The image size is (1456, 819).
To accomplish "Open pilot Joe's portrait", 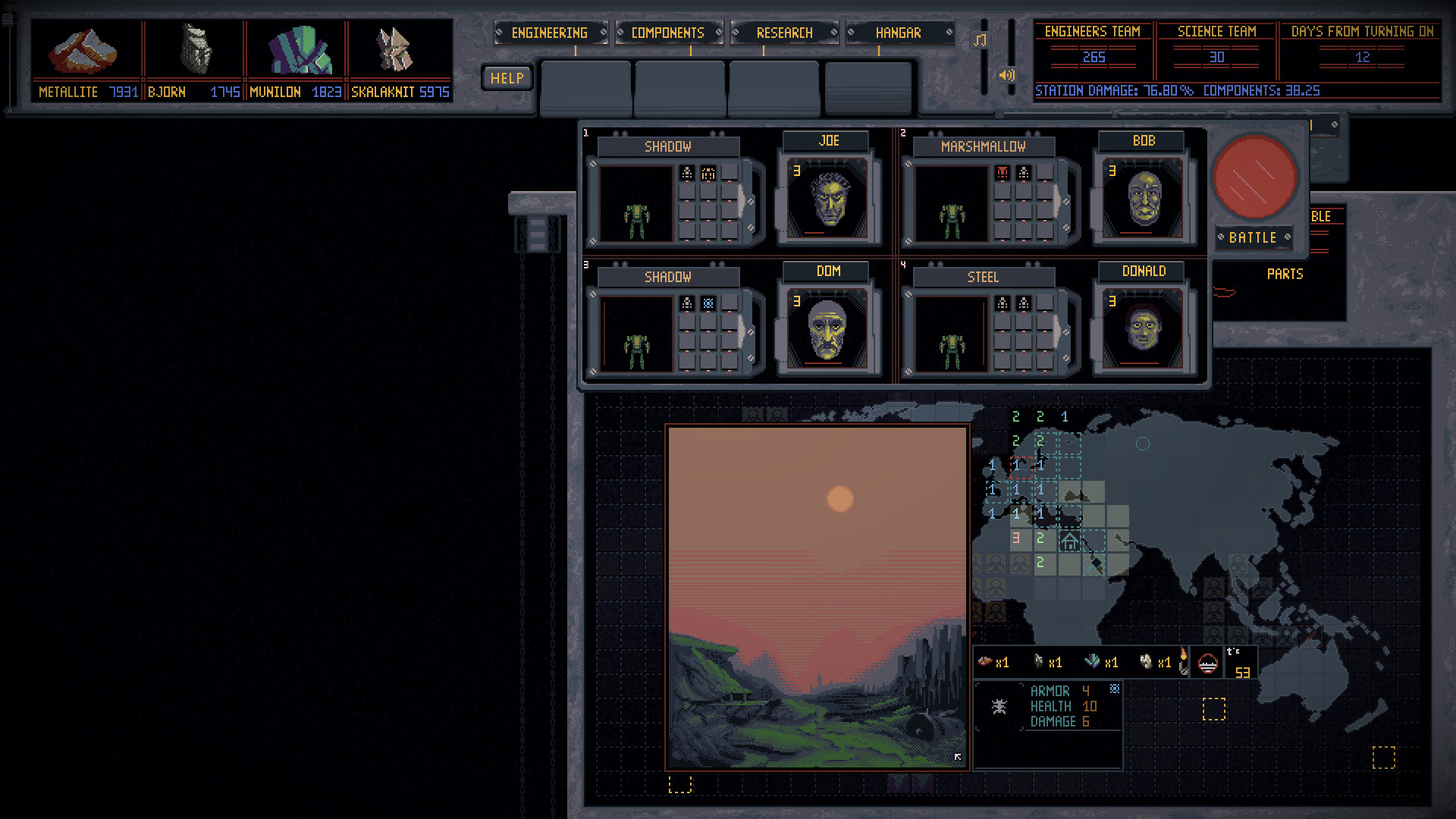I will click(x=829, y=197).
